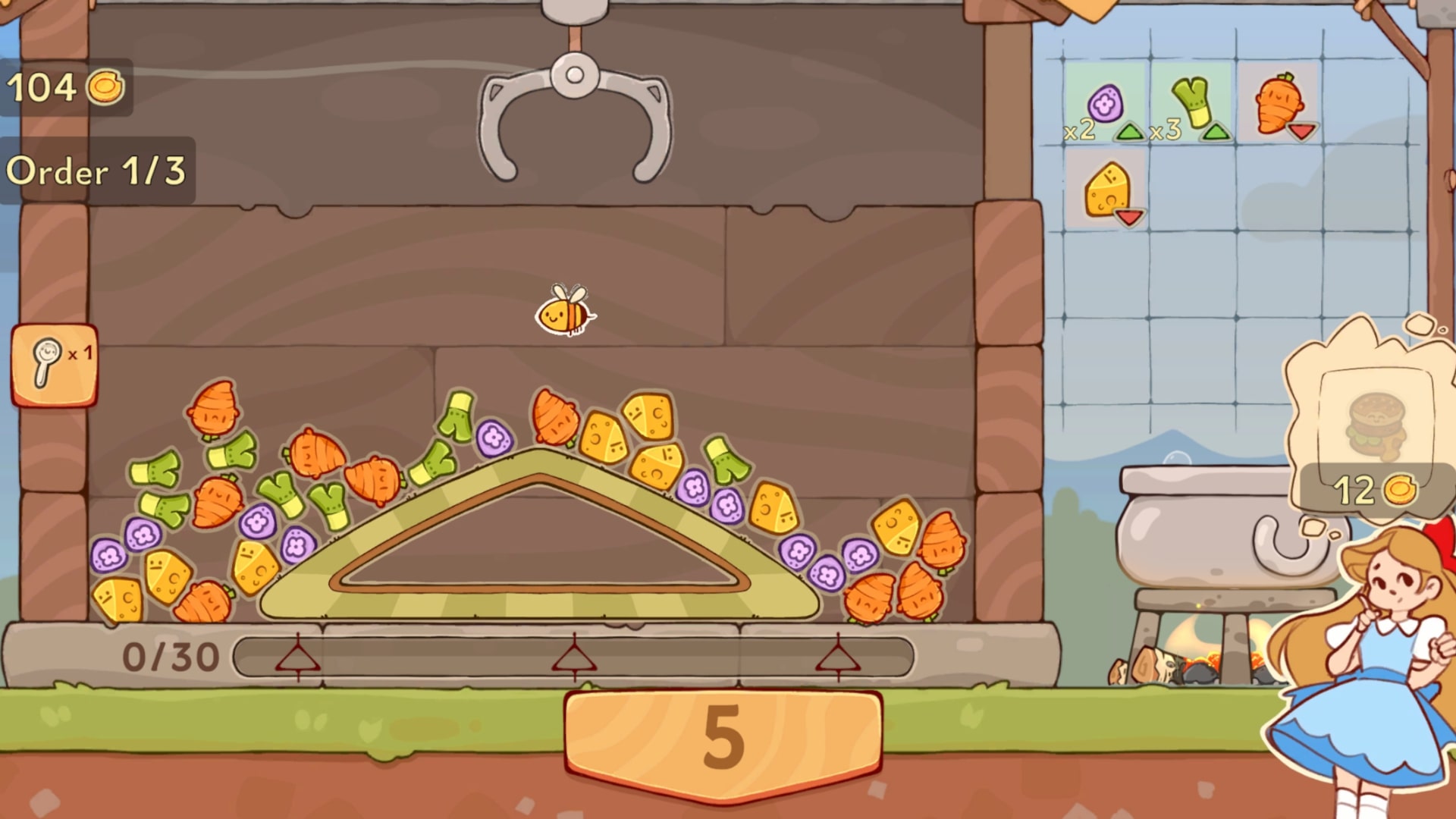1456x819 pixels.
Task: Select the green leek recipe tile
Action: 1191,104
